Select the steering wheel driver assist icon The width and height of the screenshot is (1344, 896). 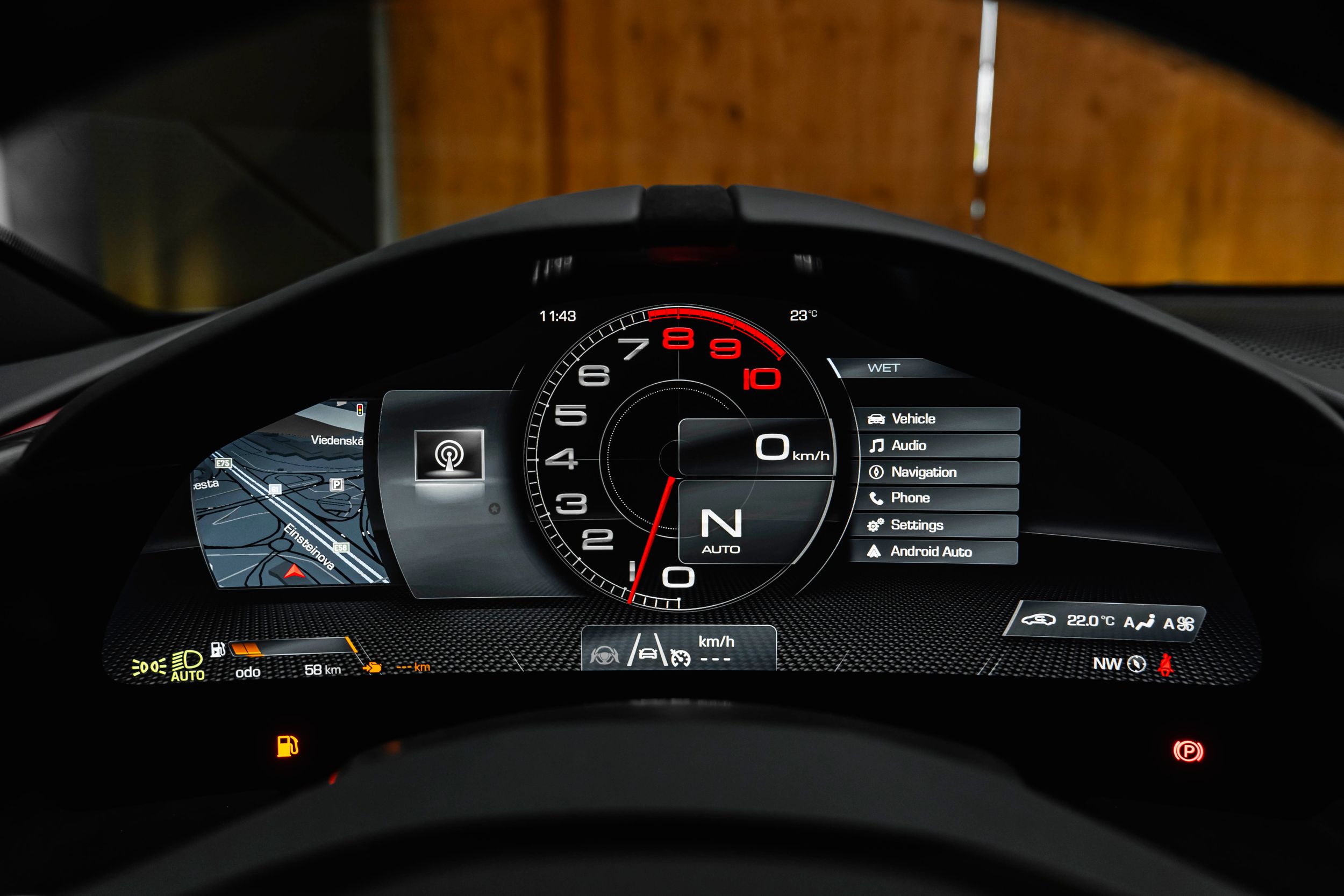601,655
